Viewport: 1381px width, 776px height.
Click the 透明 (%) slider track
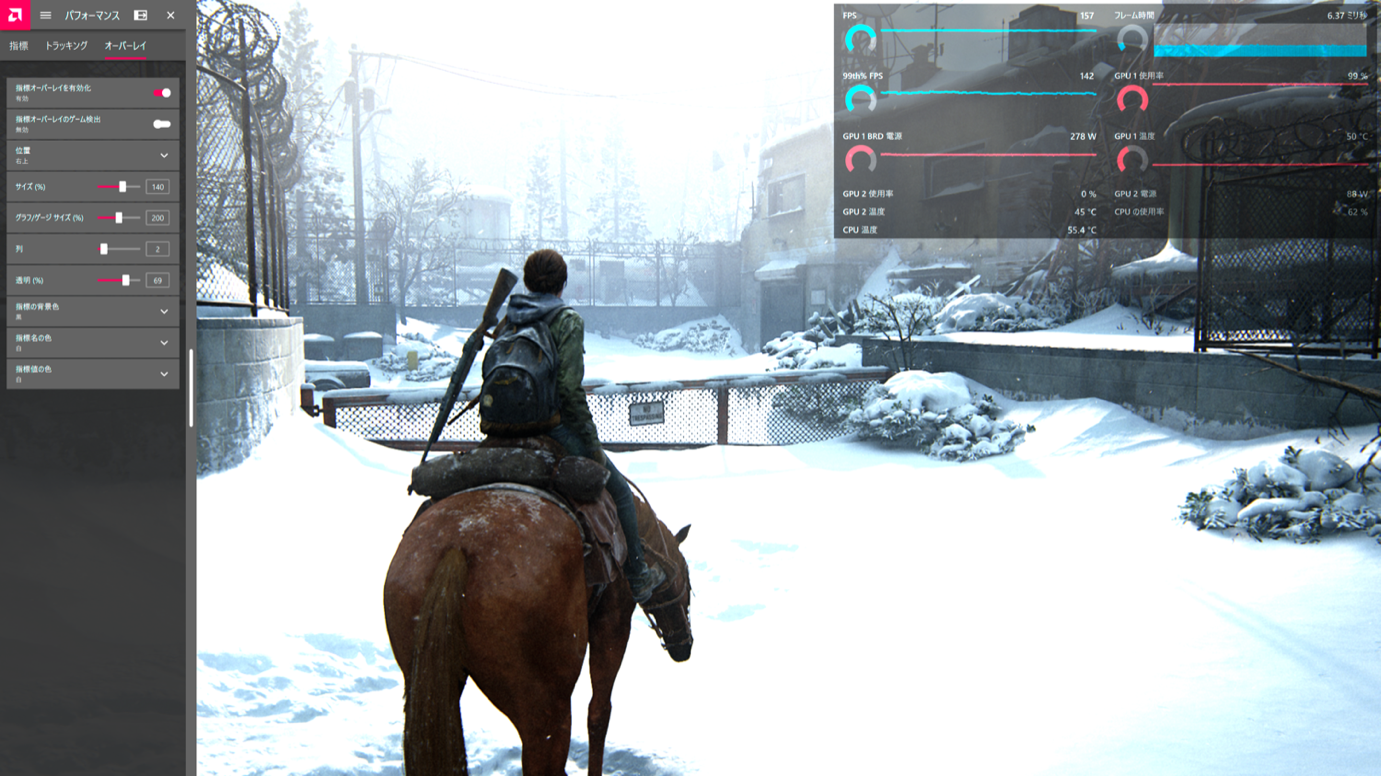point(118,280)
